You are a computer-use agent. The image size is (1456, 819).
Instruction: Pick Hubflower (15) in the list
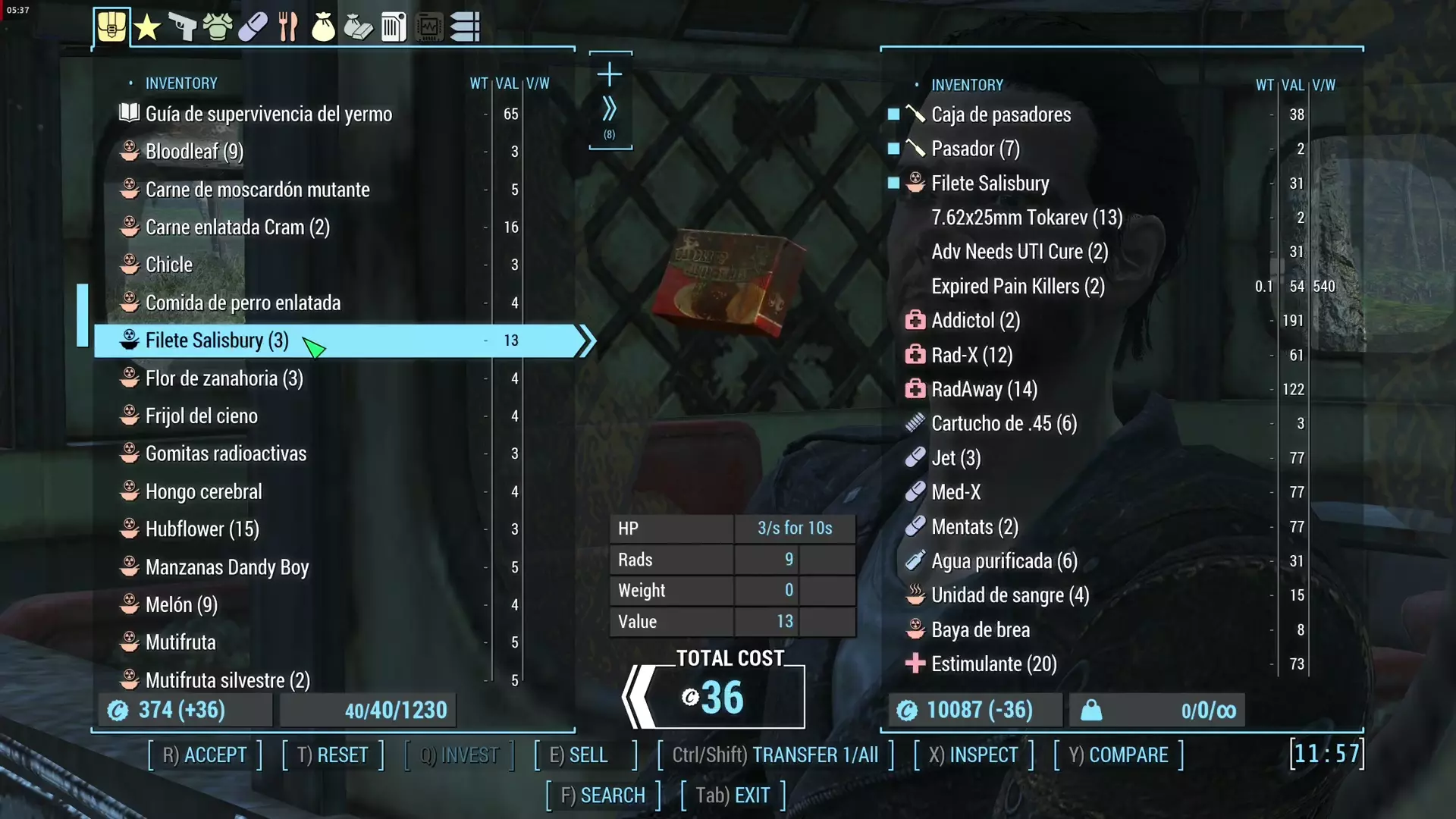(202, 529)
